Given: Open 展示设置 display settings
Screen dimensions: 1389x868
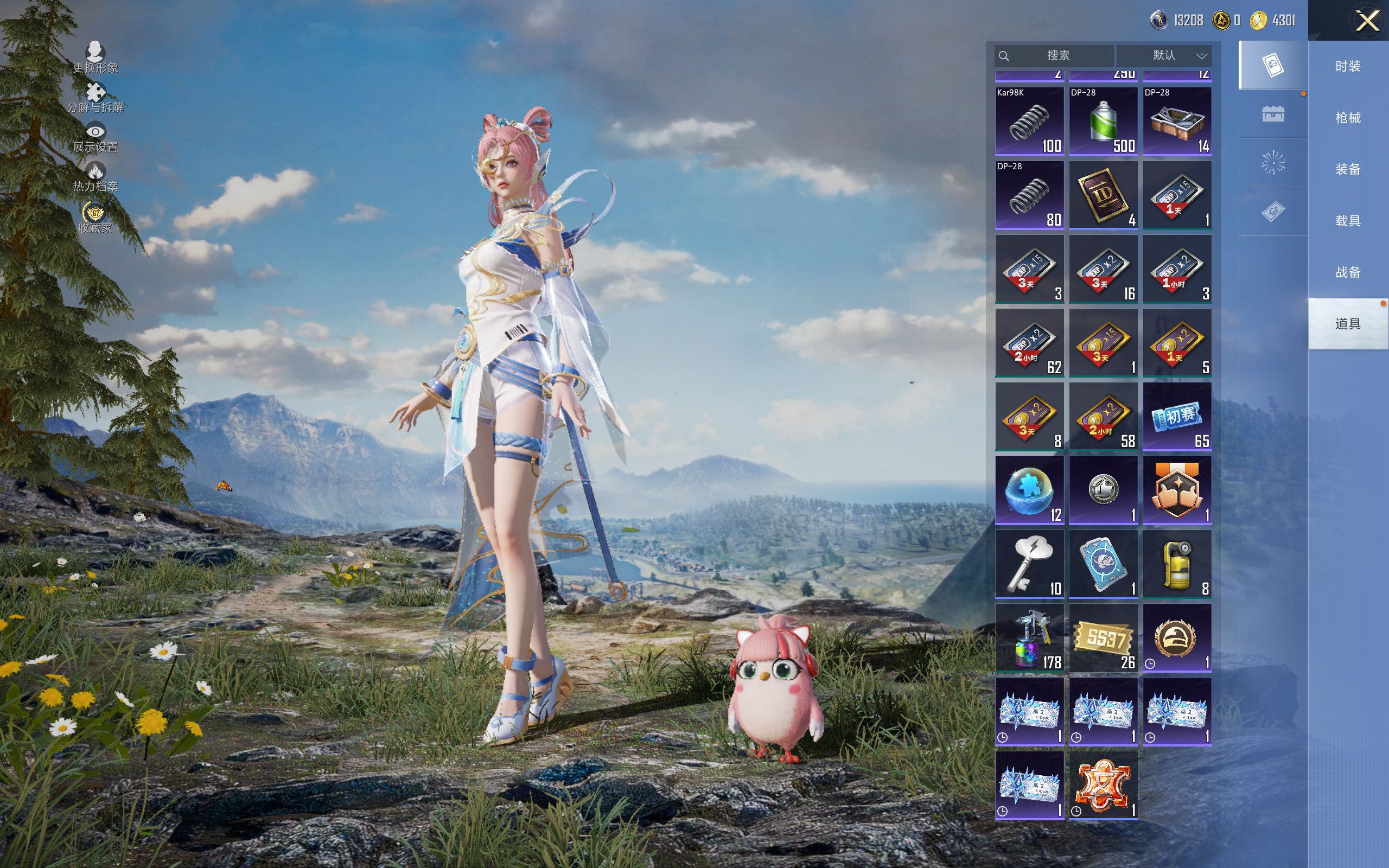Looking at the screenshot, I should 95,138.
